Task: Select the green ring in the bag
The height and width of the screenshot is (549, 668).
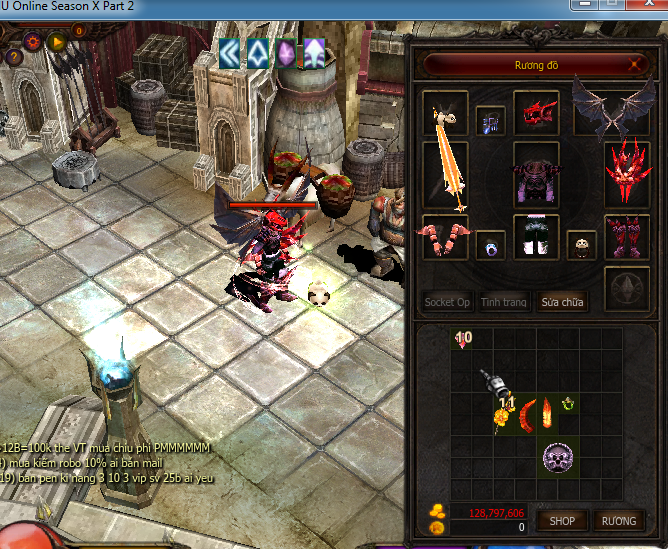Action: tap(569, 404)
